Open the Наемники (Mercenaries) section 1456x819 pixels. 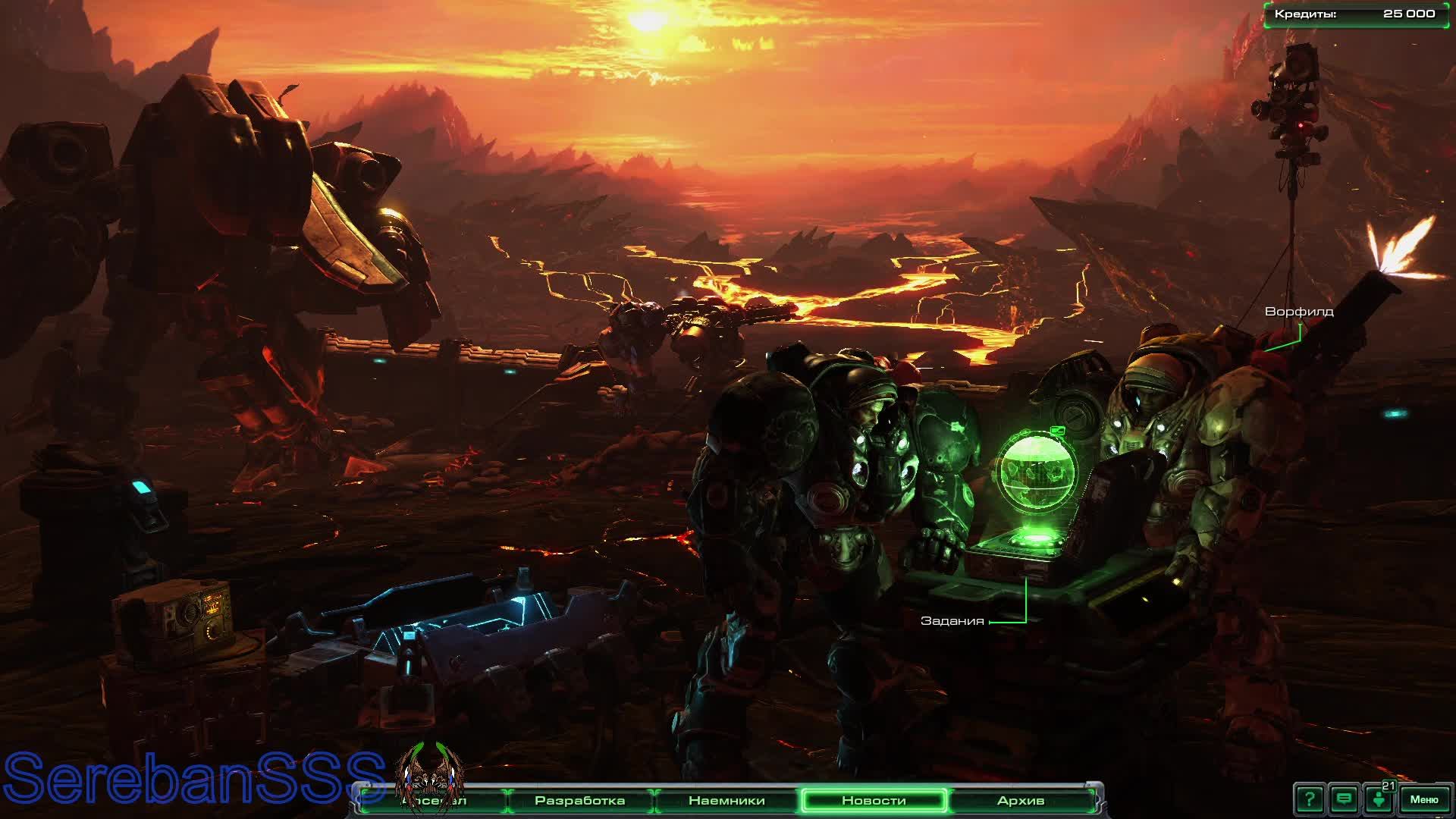click(726, 800)
